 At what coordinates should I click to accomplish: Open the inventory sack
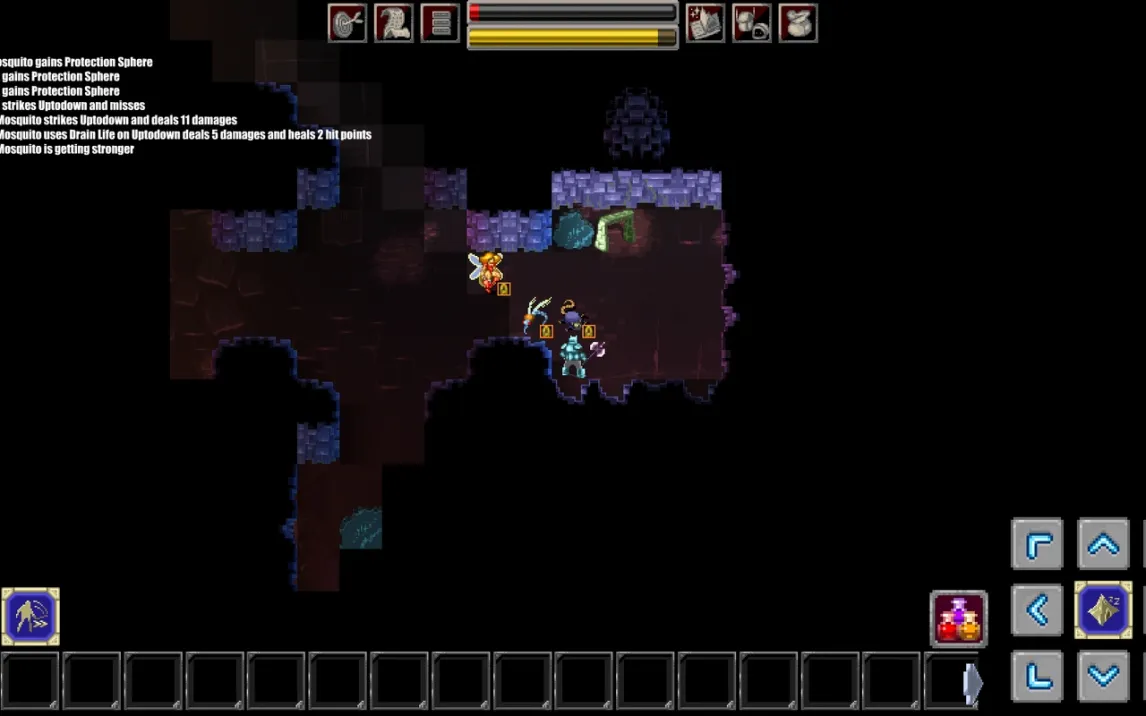pyautogui.click(x=798, y=23)
